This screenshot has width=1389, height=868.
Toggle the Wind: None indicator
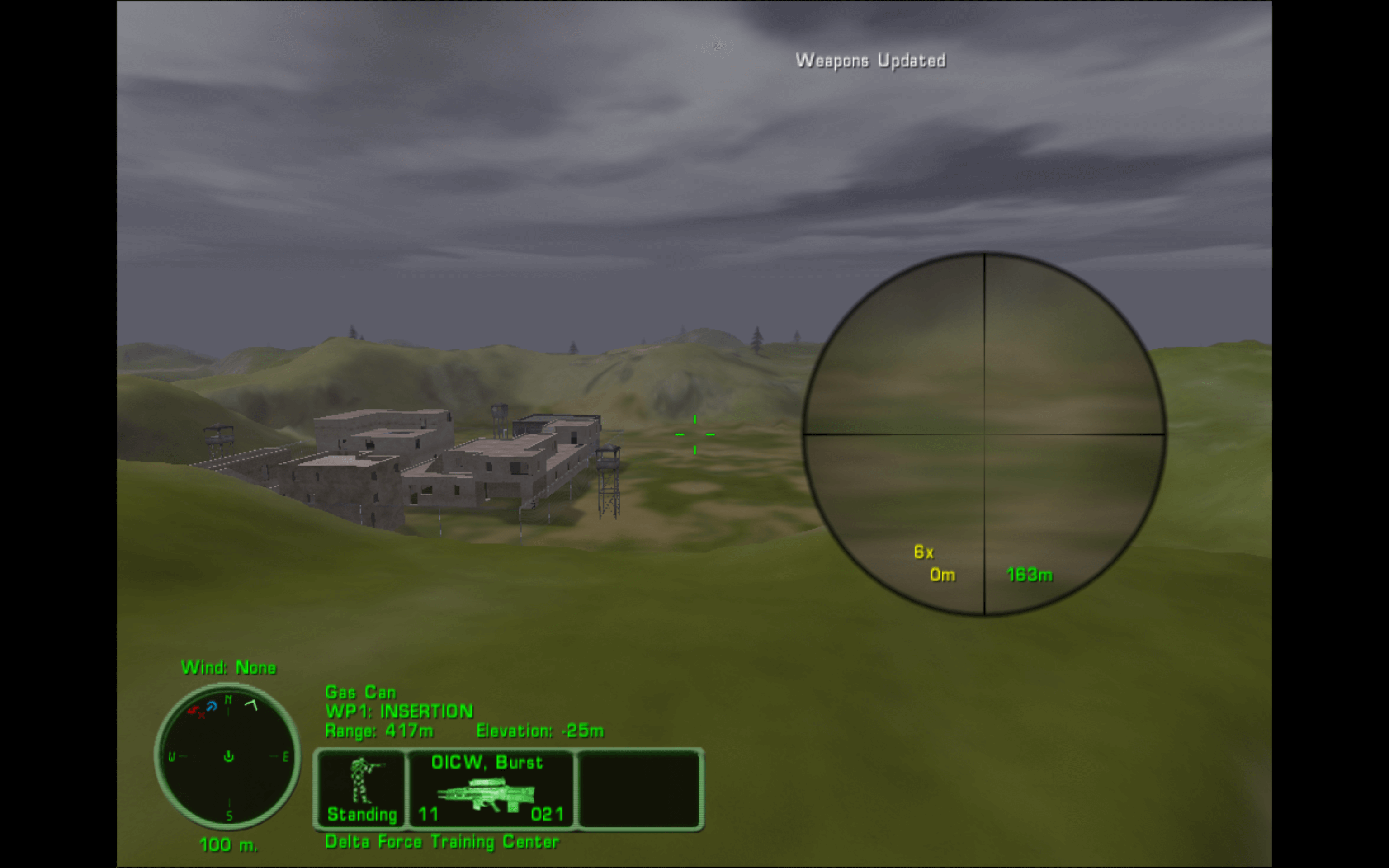(229, 668)
